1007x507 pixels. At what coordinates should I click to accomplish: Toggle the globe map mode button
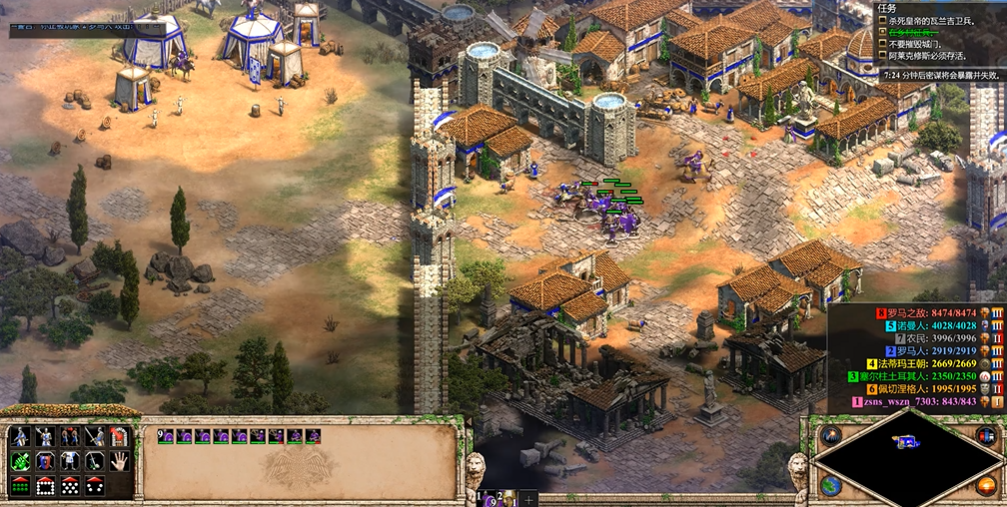[x=831, y=484]
